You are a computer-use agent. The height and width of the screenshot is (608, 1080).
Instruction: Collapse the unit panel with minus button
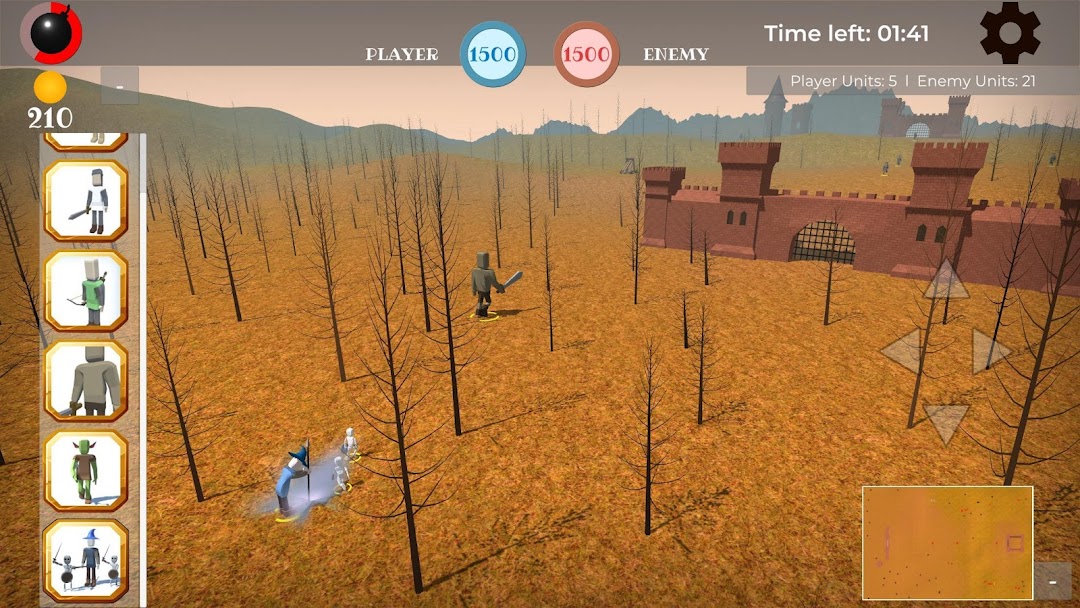(x=120, y=86)
